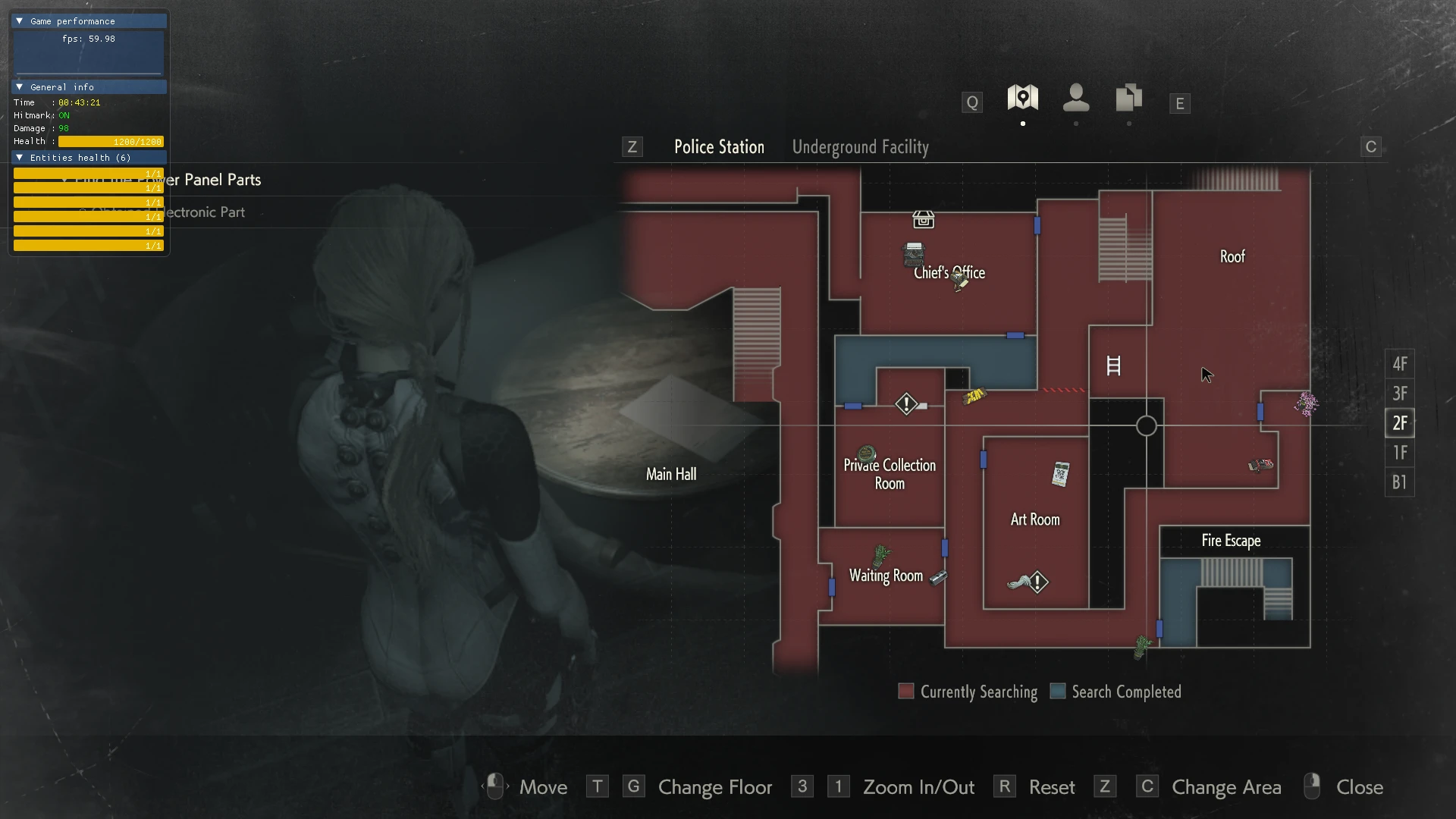
Task: Select the Police Station area tab
Action: (719, 147)
